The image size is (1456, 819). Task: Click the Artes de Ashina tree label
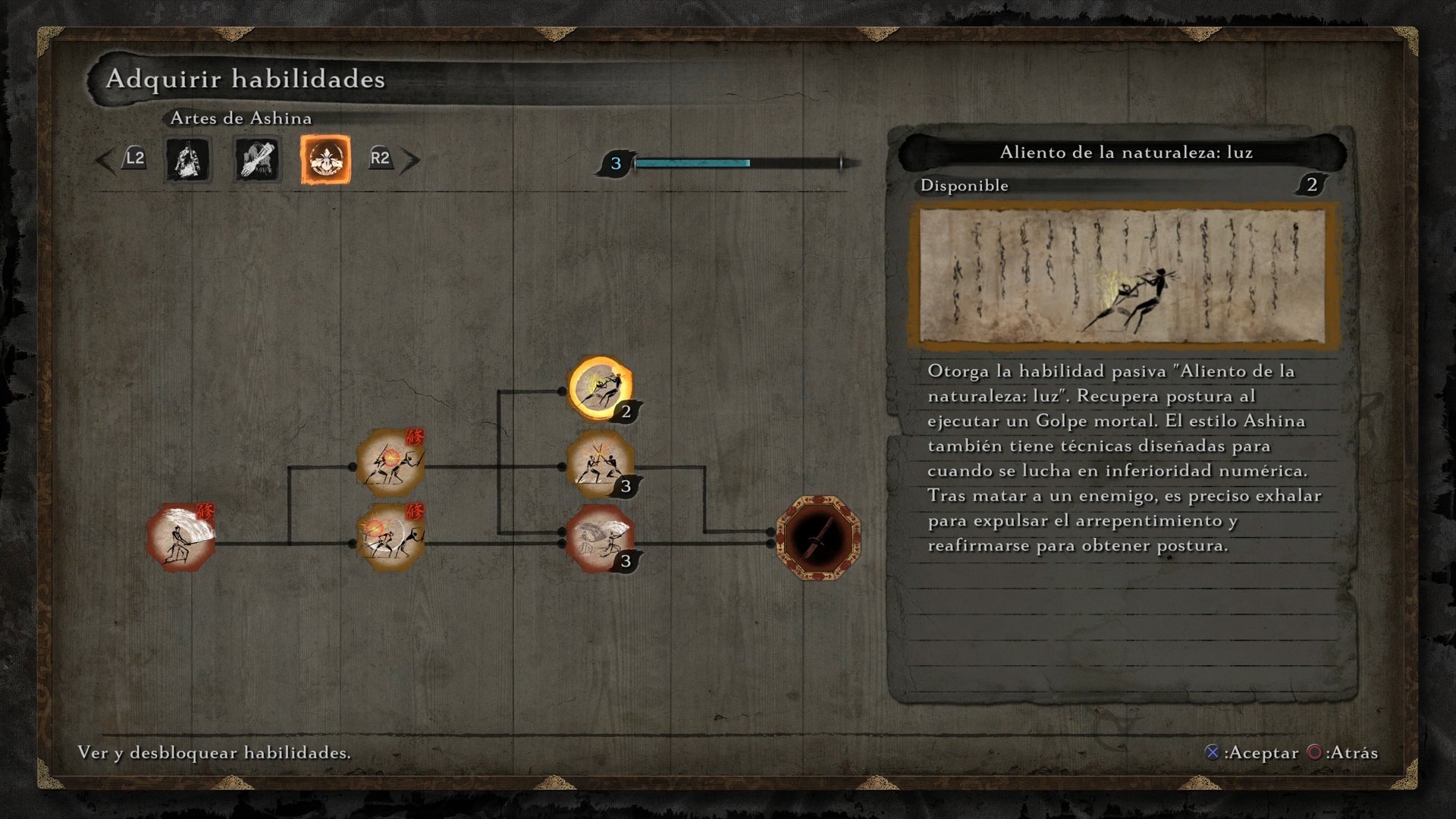tap(240, 118)
